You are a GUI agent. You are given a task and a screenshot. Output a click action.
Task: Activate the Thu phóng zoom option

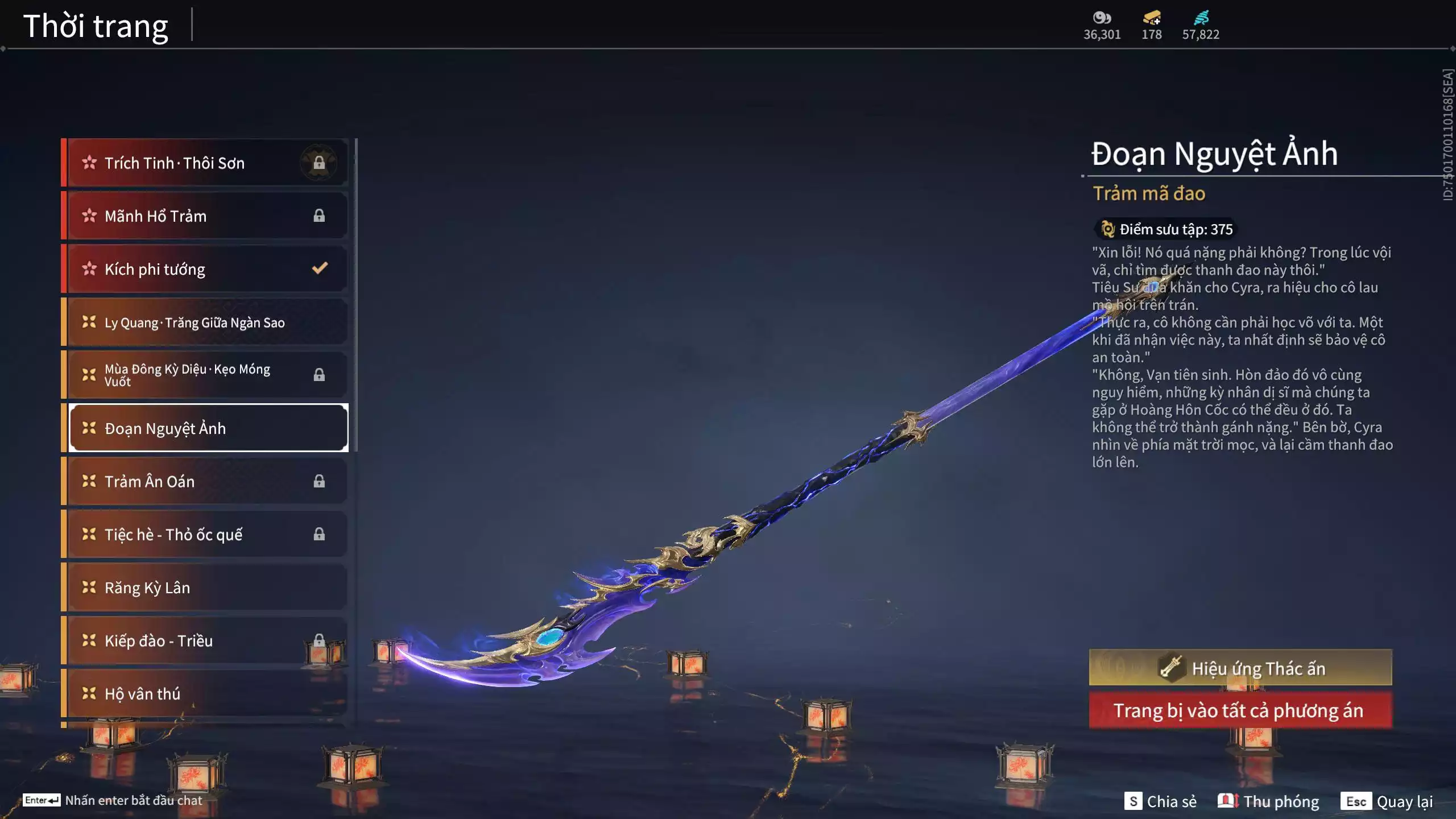tap(1268, 801)
